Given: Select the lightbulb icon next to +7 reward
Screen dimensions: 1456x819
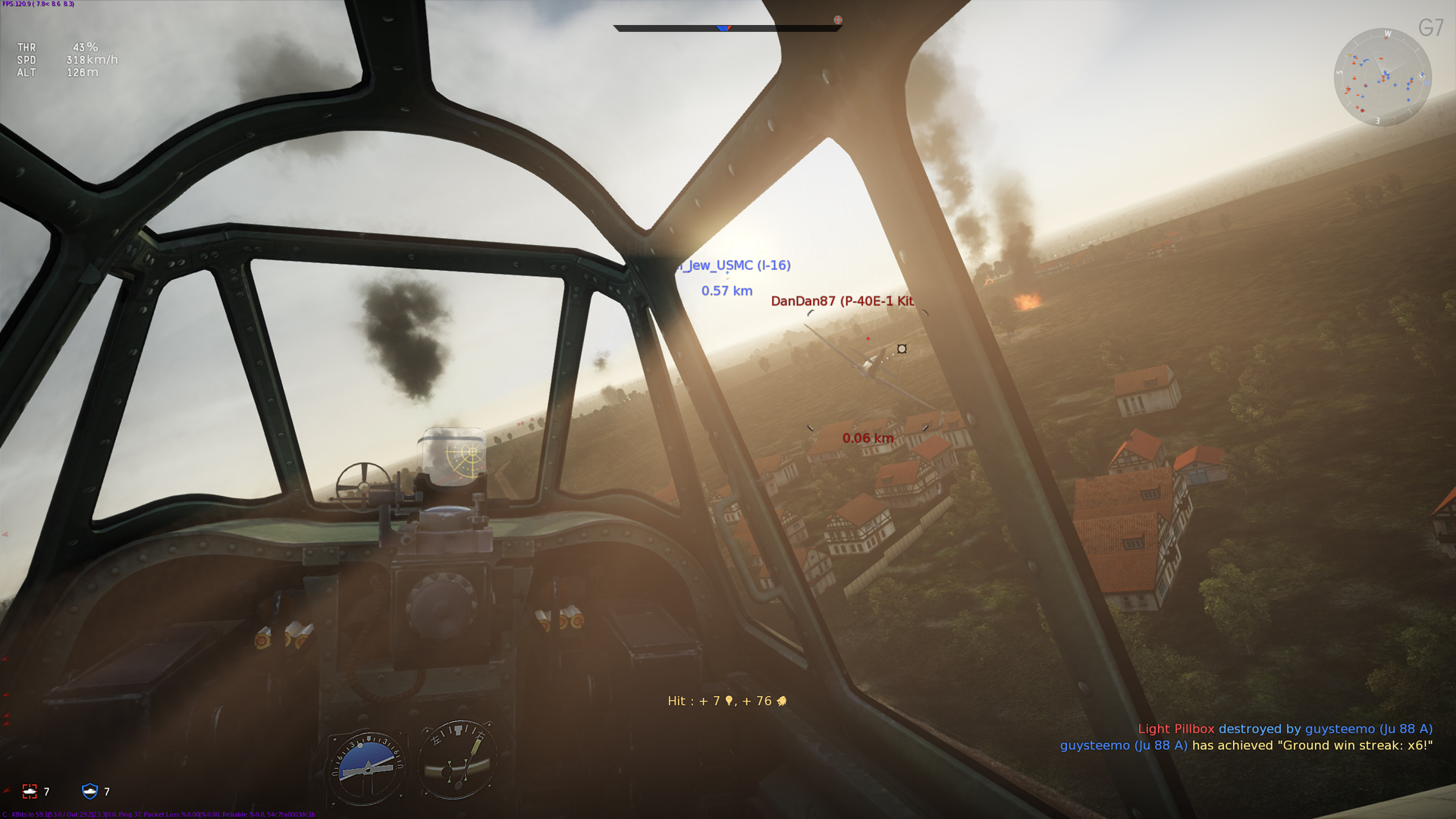Looking at the screenshot, I should coord(731,700).
